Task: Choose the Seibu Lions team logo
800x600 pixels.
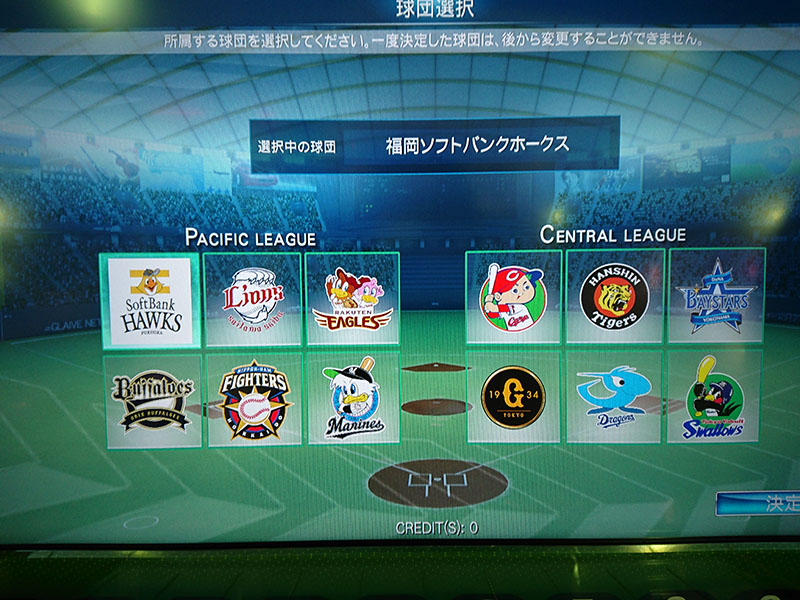Action: pos(252,299)
